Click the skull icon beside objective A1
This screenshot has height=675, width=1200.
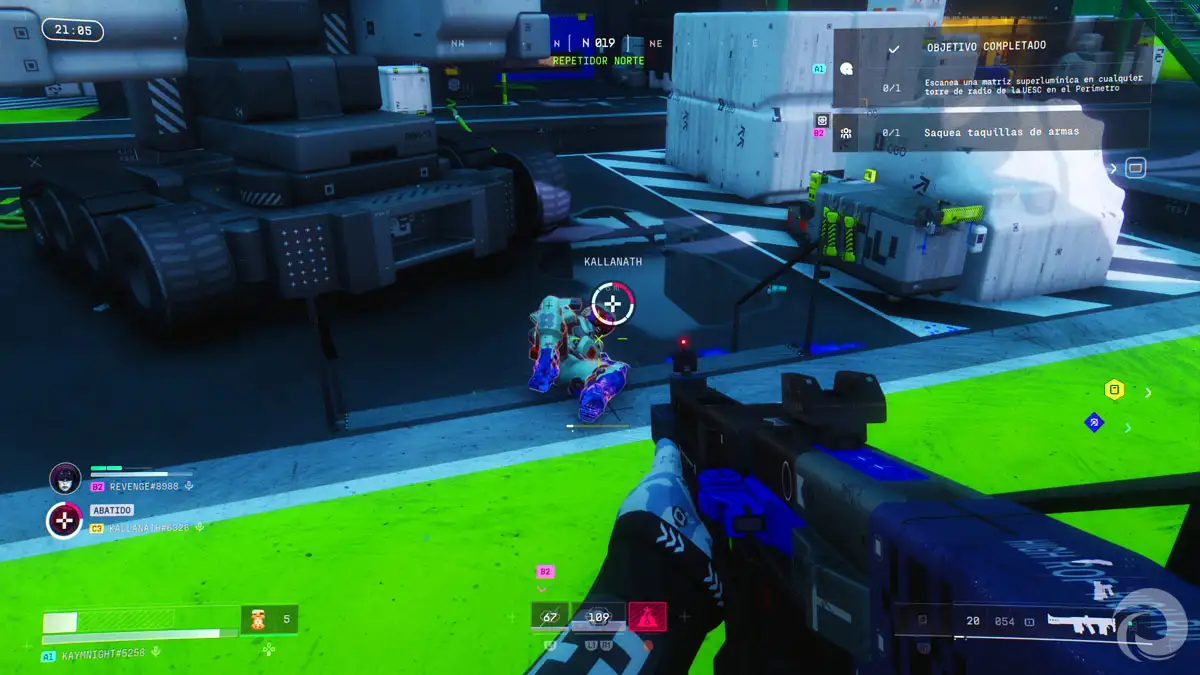click(847, 70)
